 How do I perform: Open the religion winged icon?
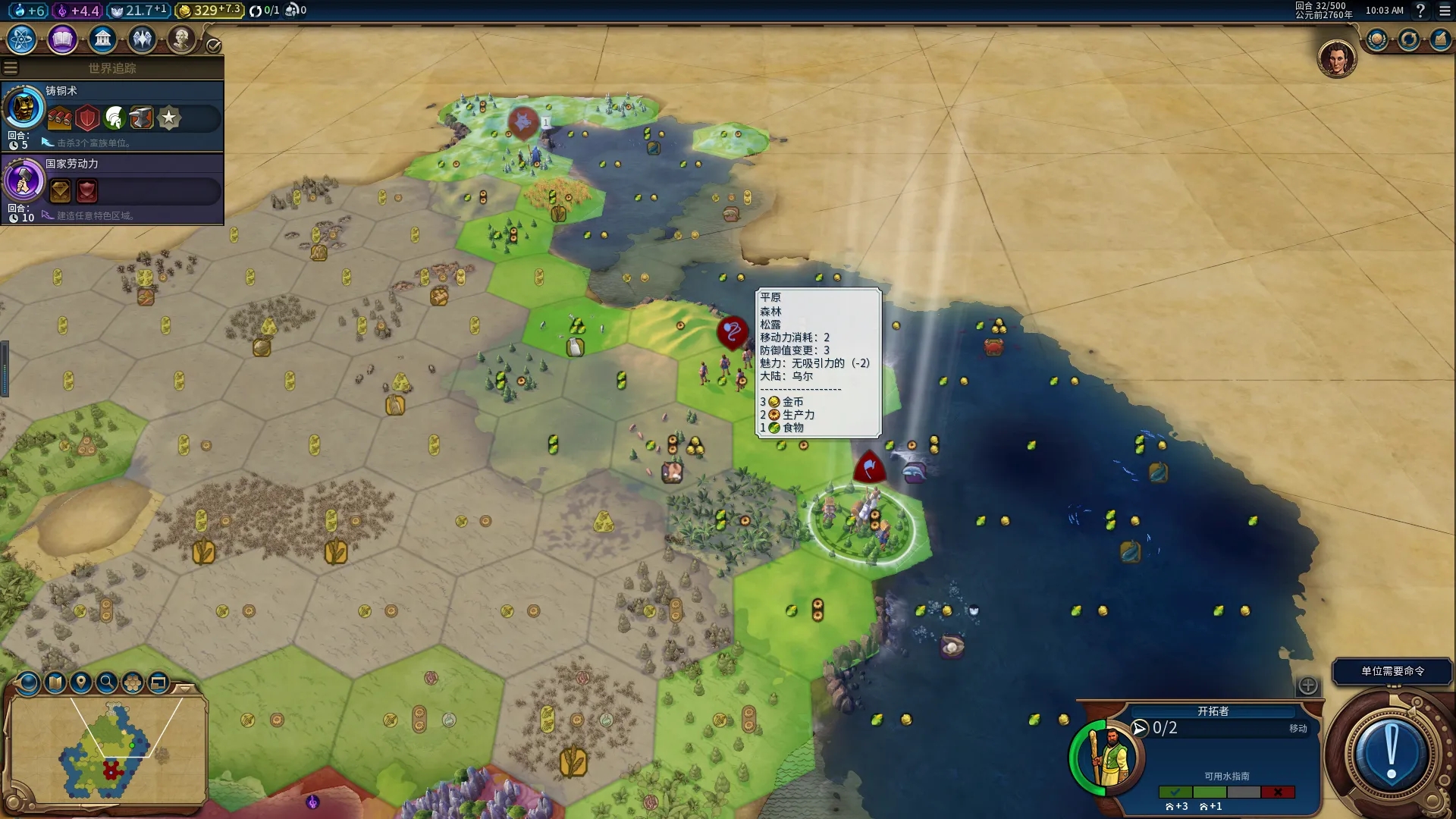pos(142,39)
